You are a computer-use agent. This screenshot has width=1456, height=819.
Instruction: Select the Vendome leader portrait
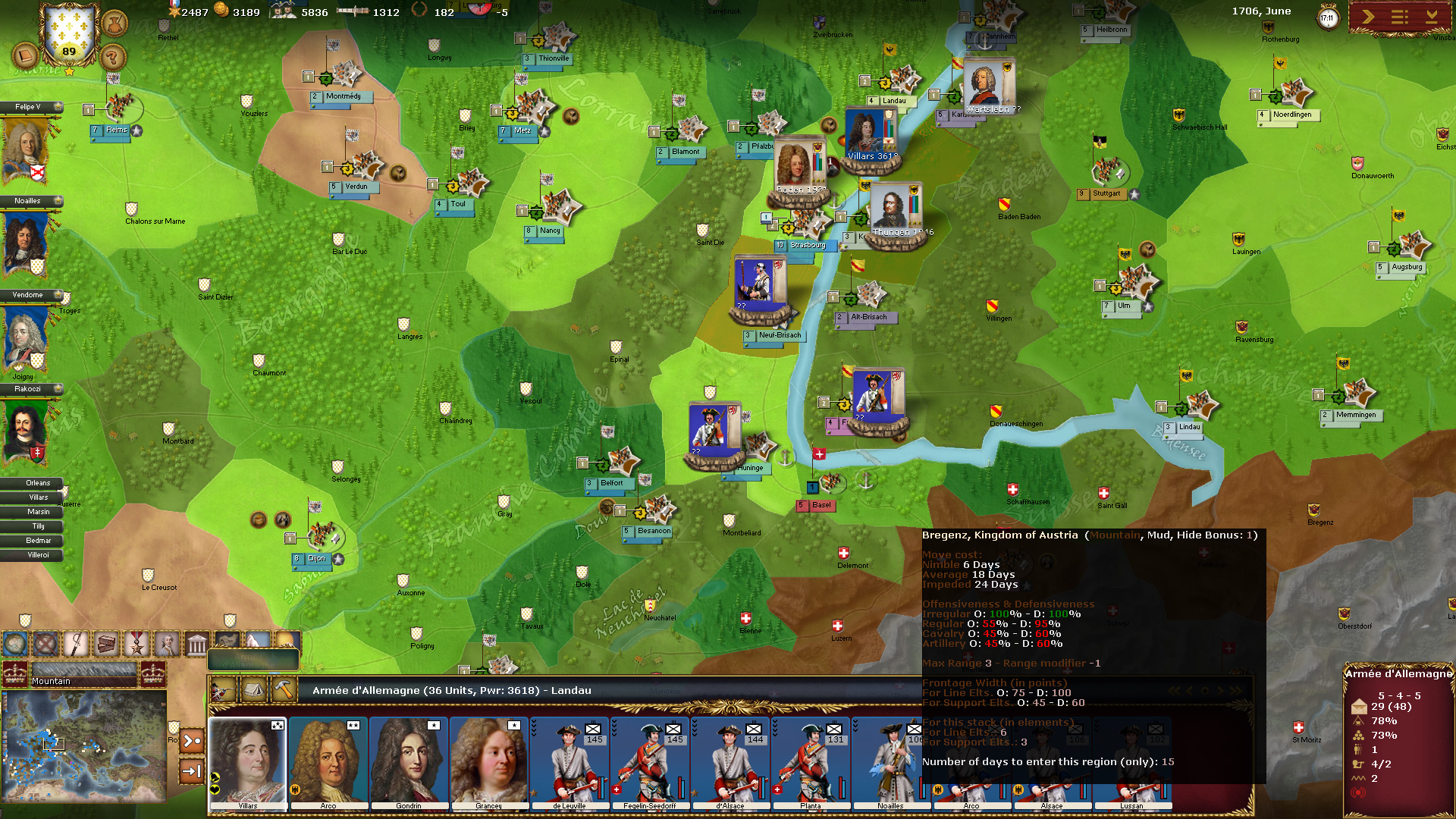23,337
